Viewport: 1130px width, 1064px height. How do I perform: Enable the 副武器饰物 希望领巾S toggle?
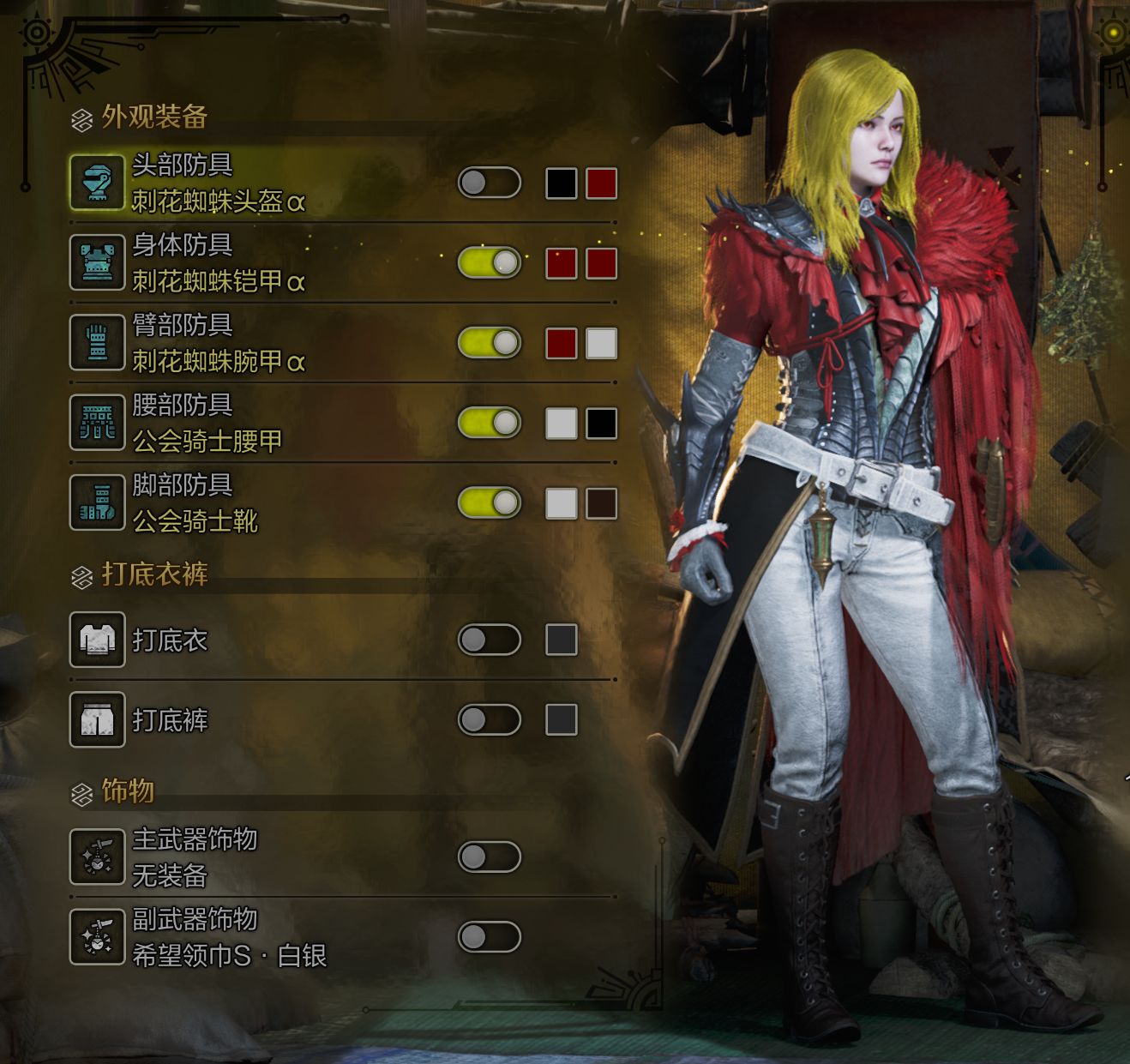pyautogui.click(x=489, y=936)
